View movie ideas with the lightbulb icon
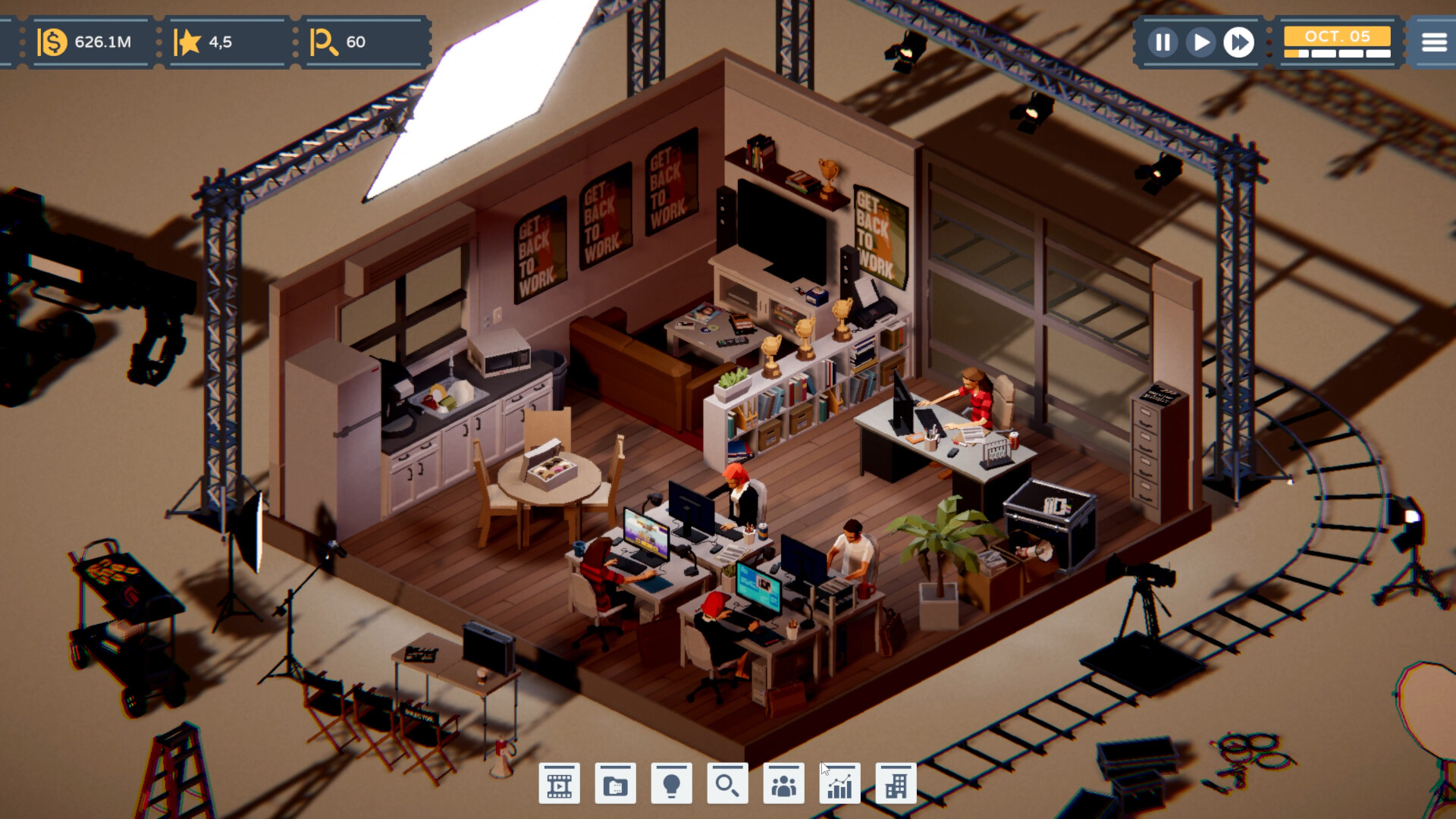Viewport: 1456px width, 819px height. [x=673, y=783]
